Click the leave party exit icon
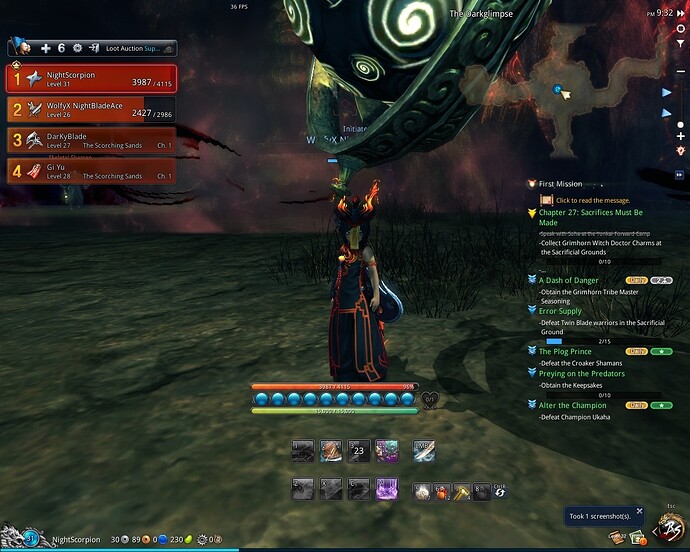Viewport: 690px width, 552px height. pos(93,48)
